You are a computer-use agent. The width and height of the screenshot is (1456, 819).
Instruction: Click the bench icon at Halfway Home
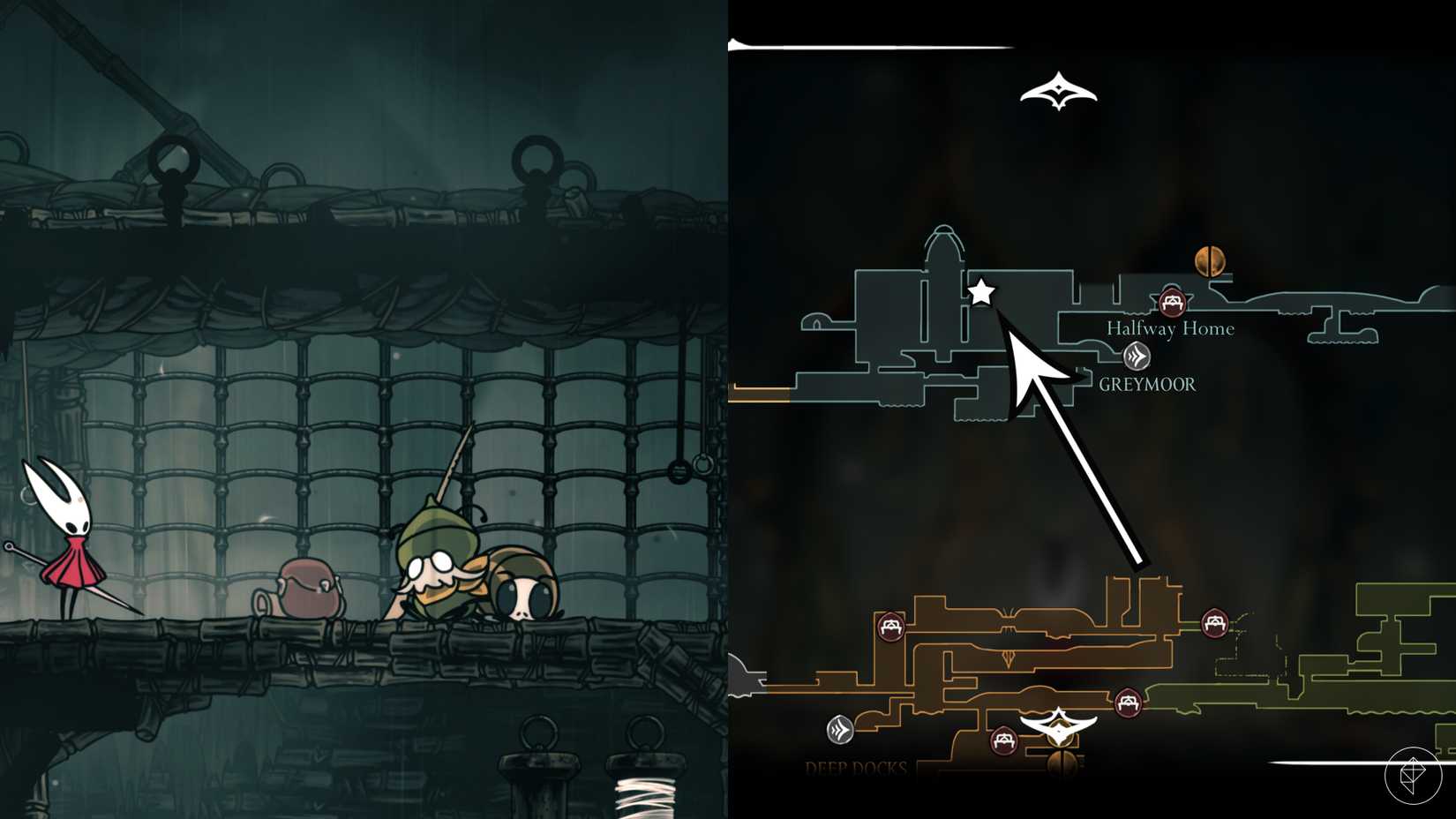click(x=1173, y=302)
